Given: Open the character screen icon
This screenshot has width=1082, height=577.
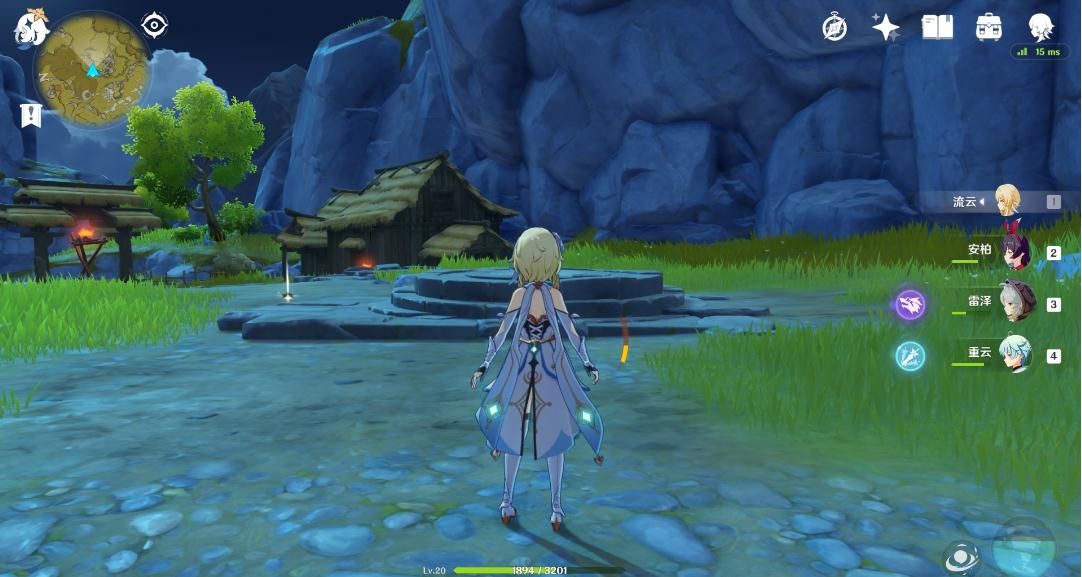Looking at the screenshot, I should pyautogui.click(x=1042, y=26).
